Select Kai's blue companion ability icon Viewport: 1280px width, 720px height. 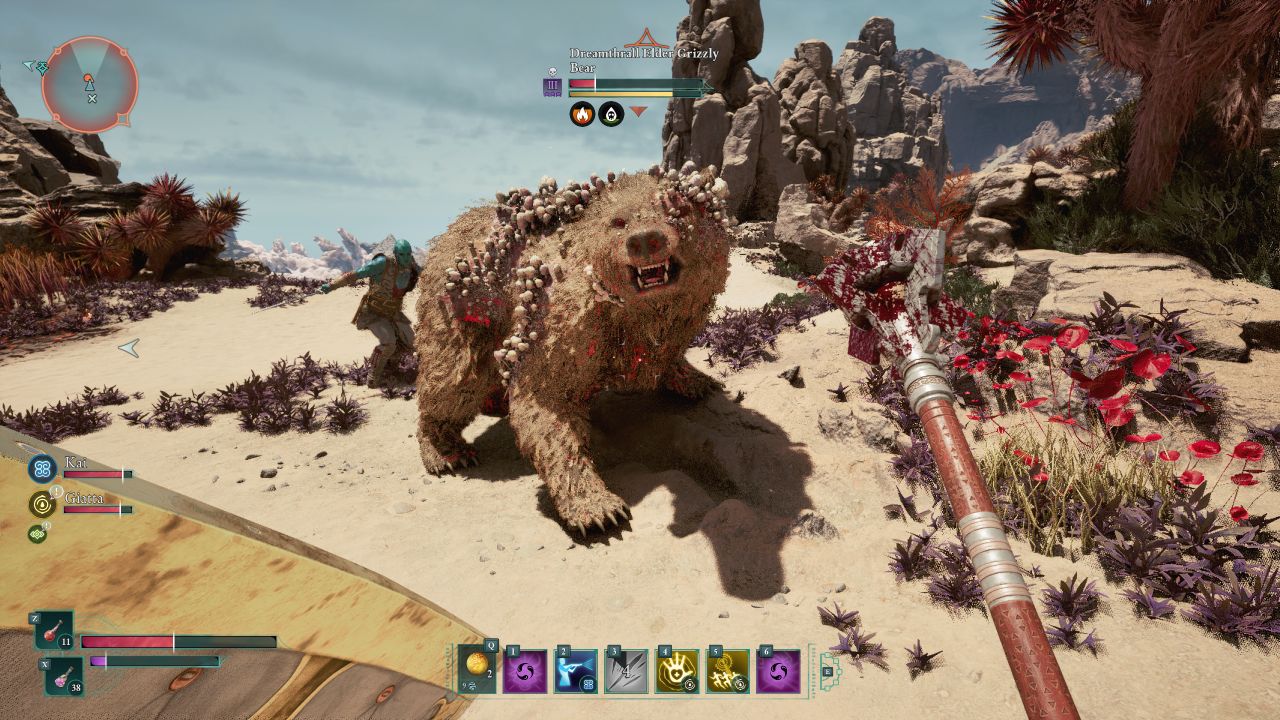[42, 468]
